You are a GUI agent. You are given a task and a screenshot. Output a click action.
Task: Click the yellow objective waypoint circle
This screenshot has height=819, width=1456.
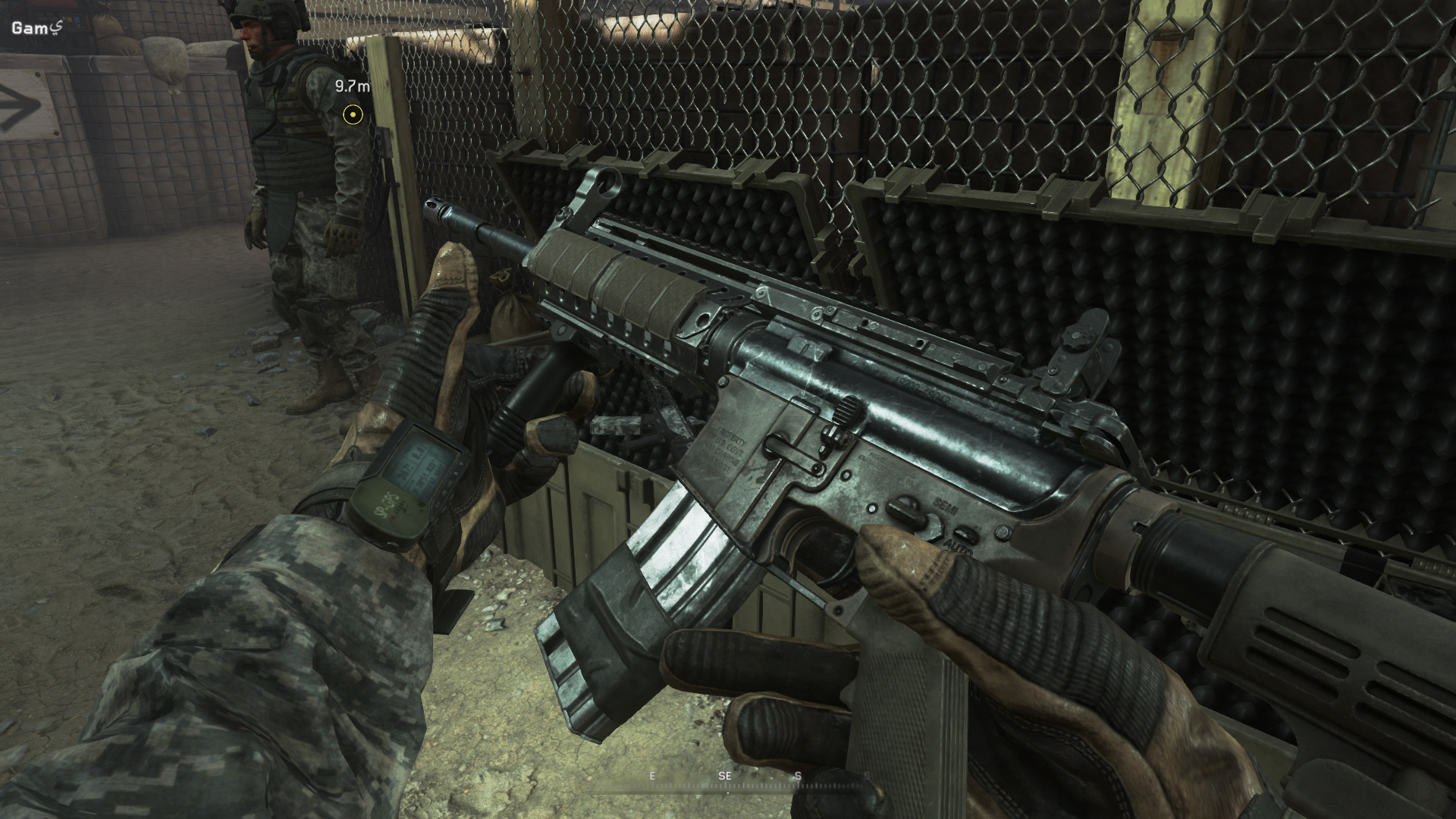coord(352,115)
